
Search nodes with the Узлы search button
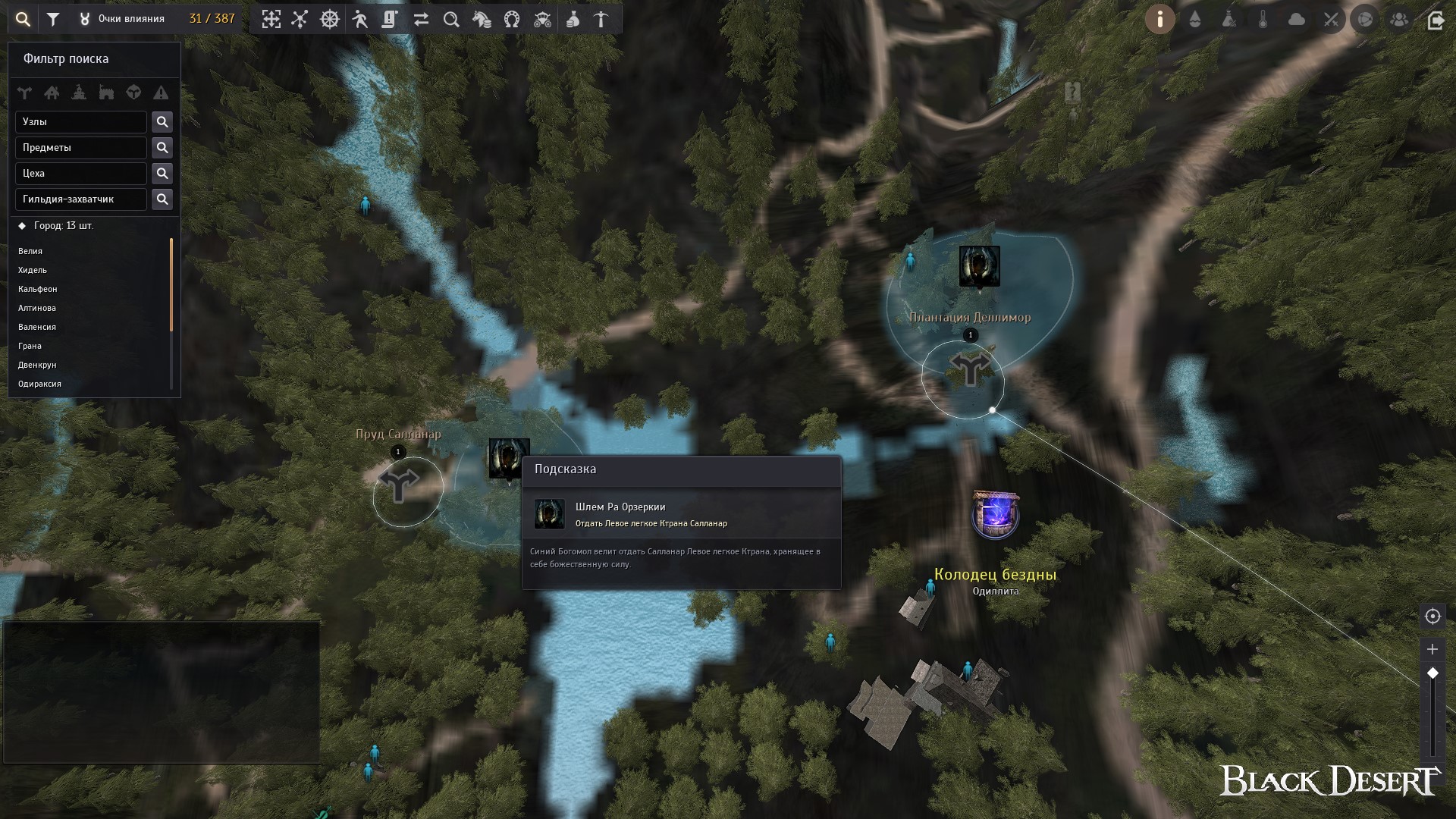click(x=162, y=122)
